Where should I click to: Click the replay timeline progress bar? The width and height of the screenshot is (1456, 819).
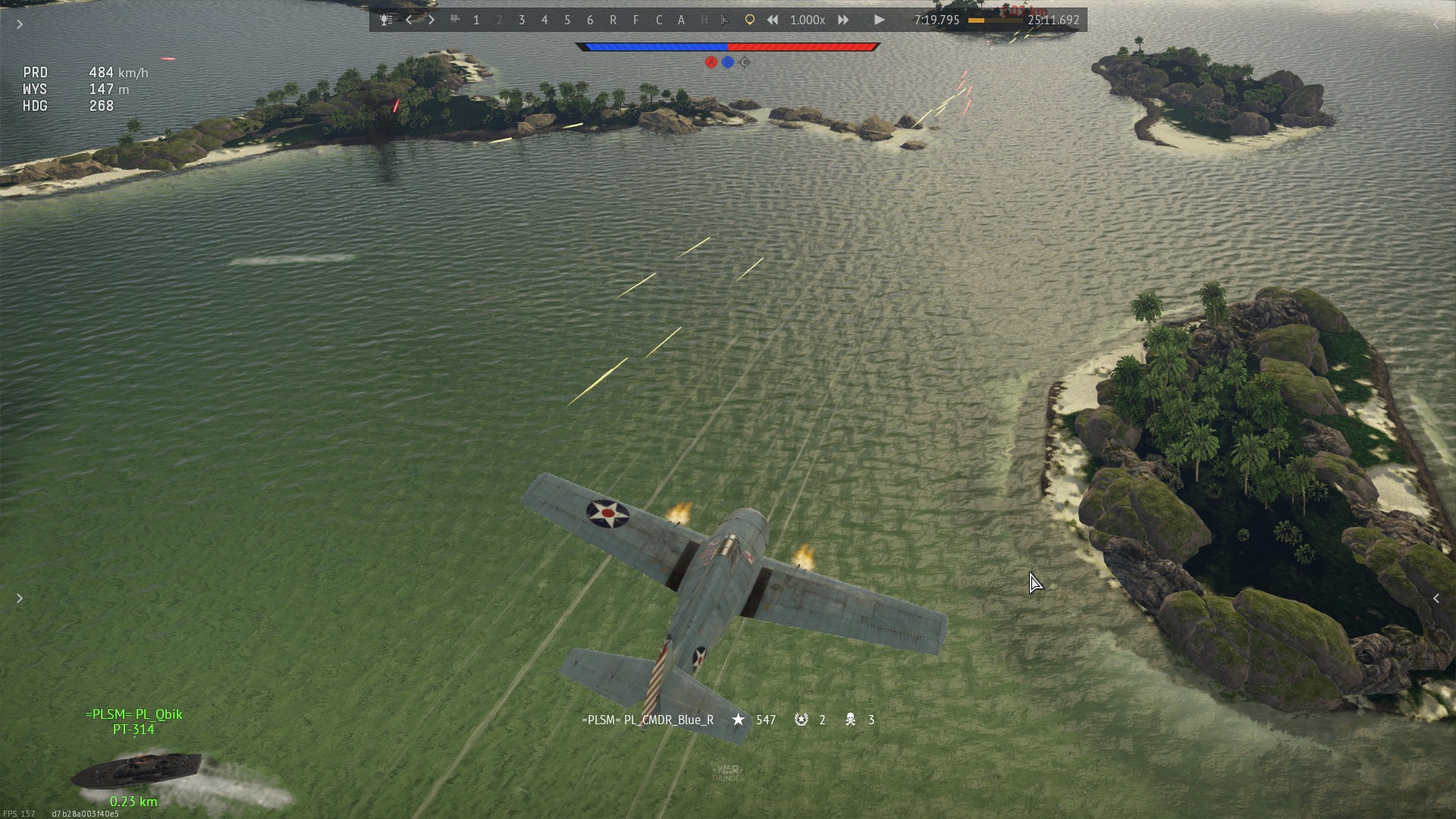pos(994,20)
